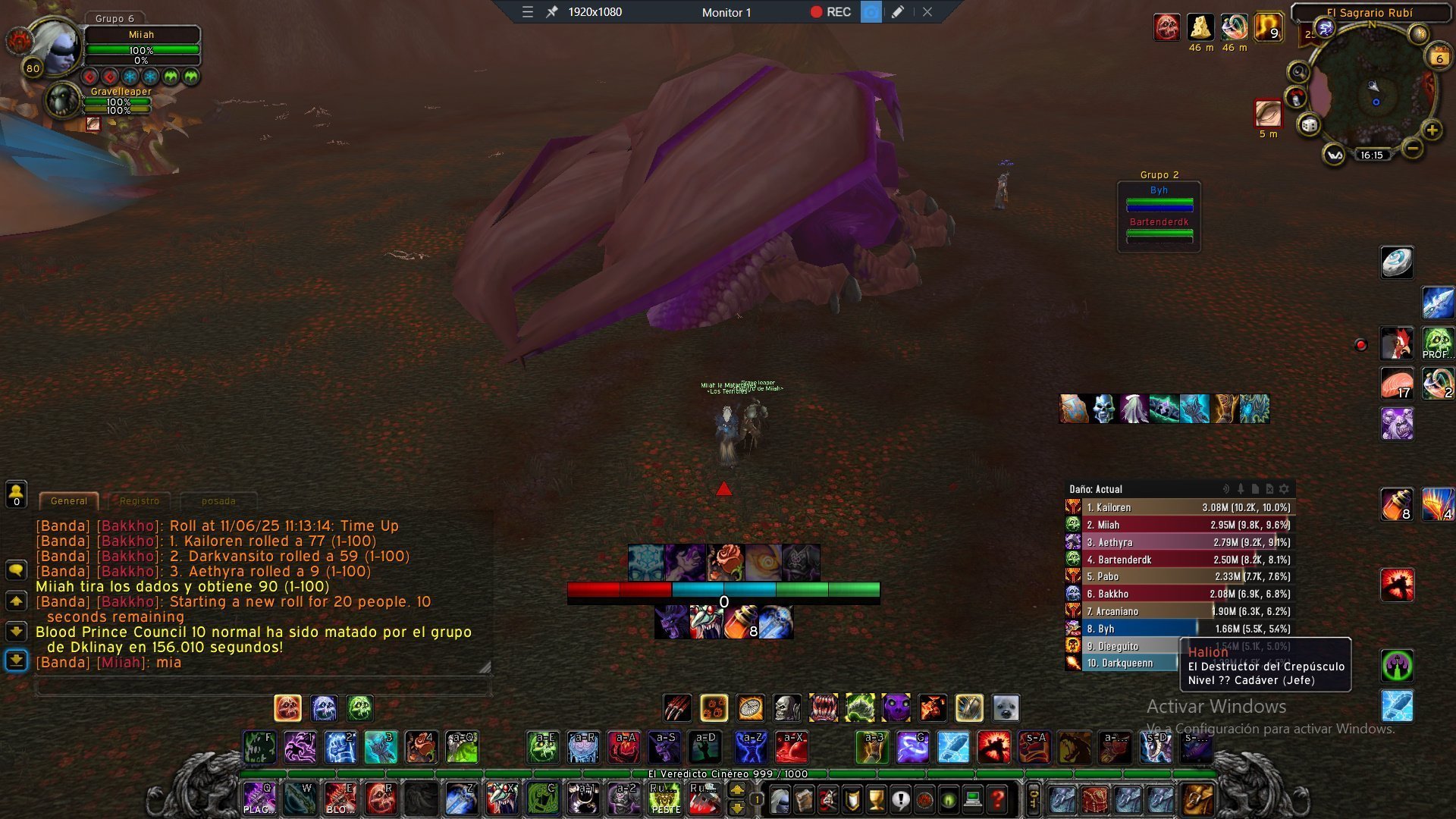Zoom out the minimap with minus button
This screenshot has width=1456, height=819.
coord(1412,149)
